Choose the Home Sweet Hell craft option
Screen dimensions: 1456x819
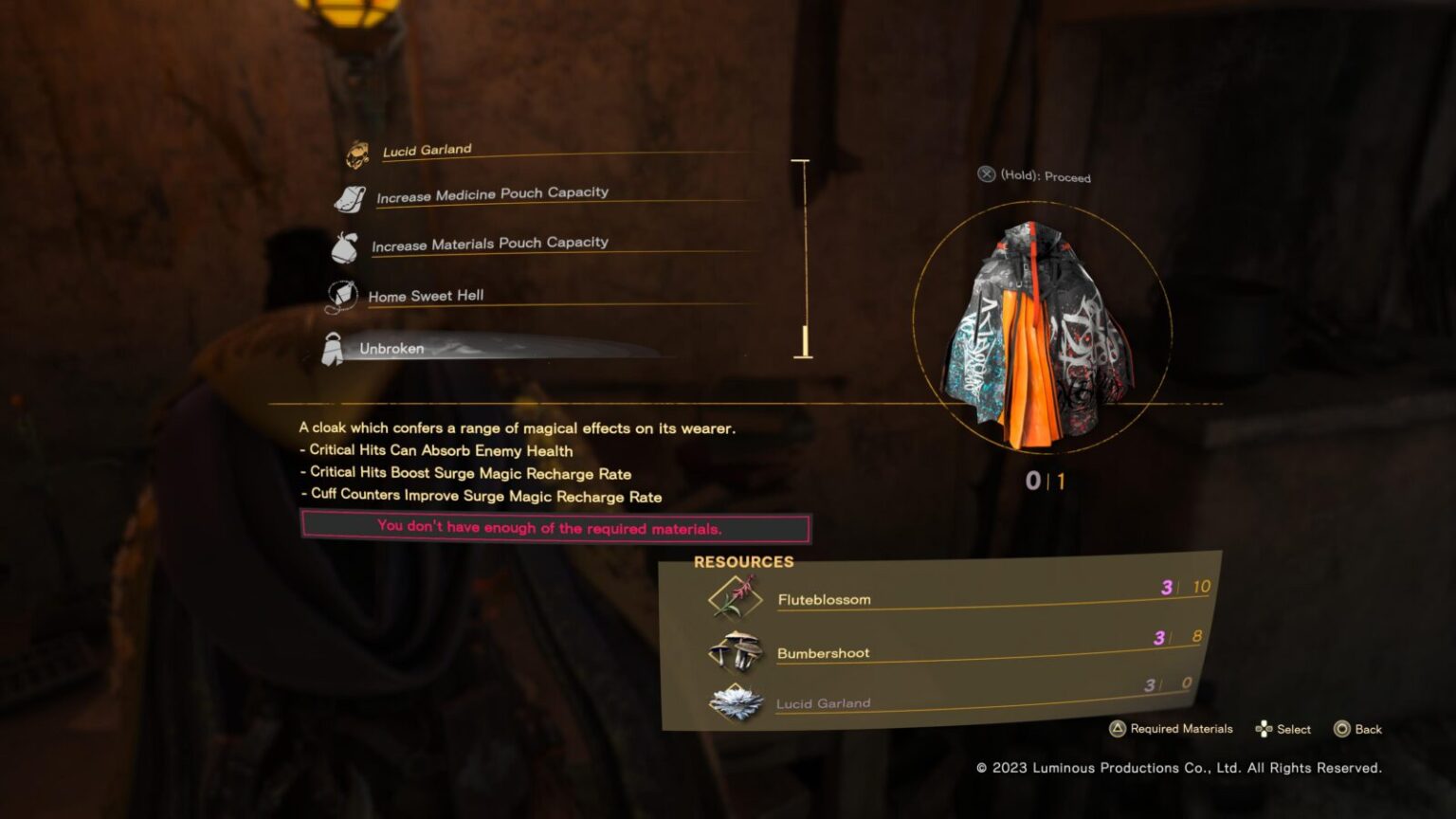coord(427,296)
